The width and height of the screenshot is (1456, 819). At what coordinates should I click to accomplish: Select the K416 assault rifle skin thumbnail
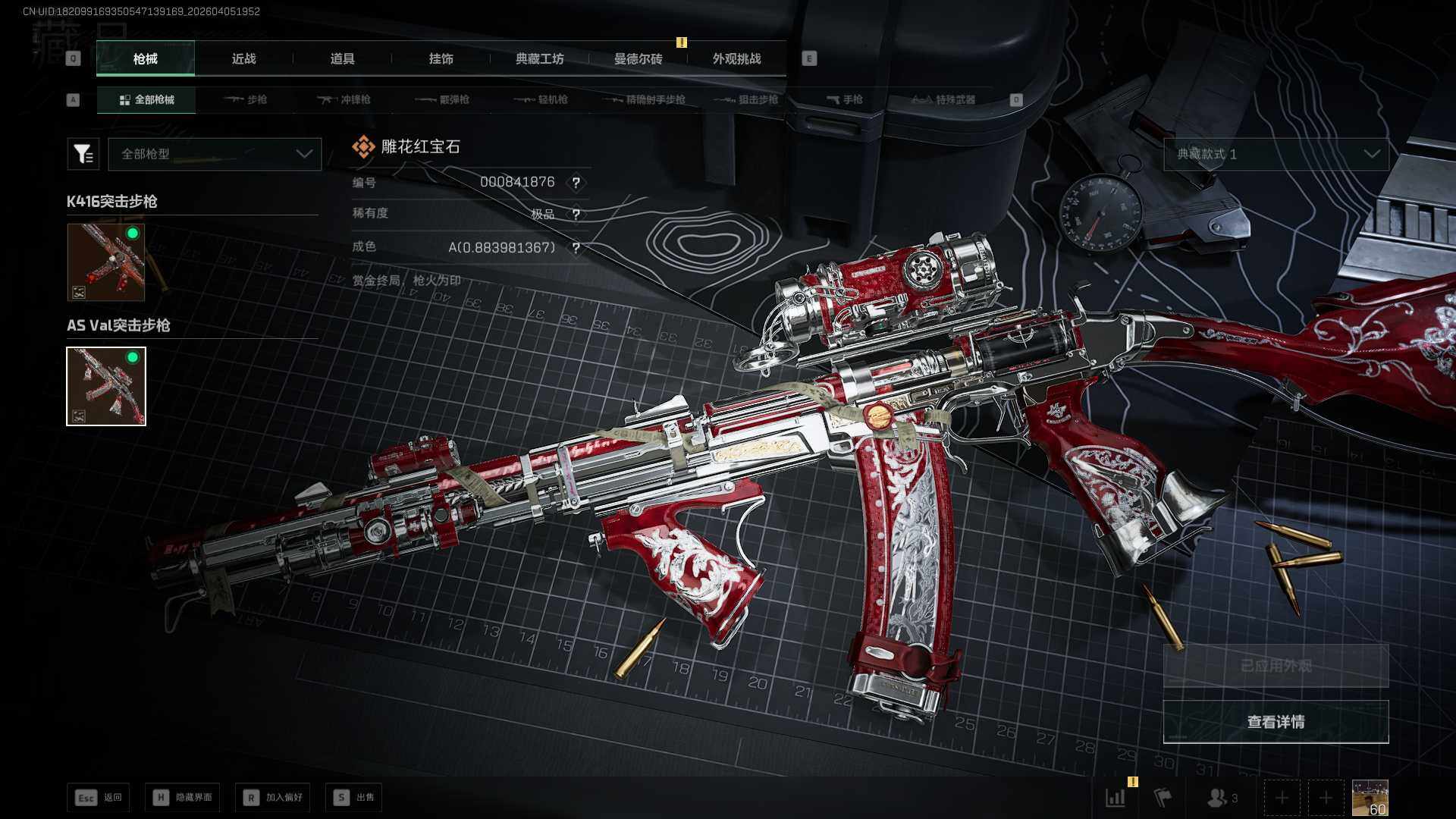[106, 262]
